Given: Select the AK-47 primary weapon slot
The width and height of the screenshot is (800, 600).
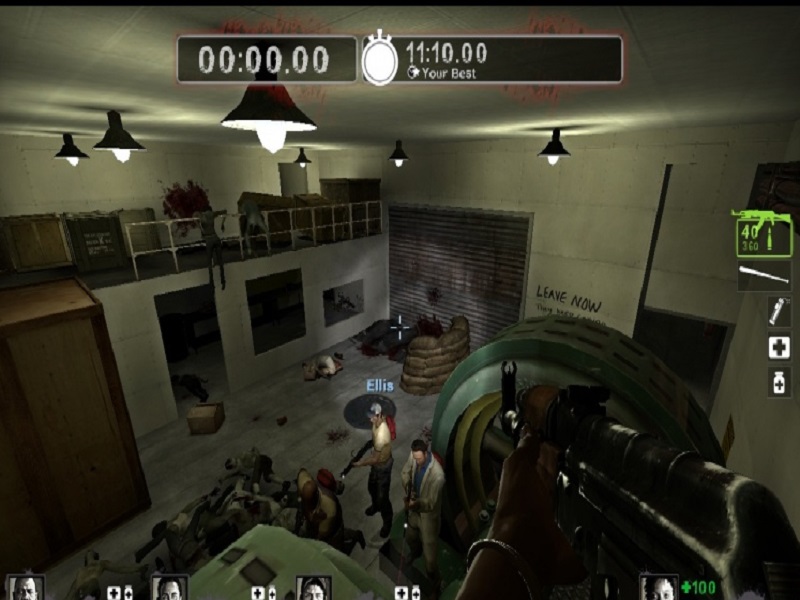Looking at the screenshot, I should tap(762, 233).
